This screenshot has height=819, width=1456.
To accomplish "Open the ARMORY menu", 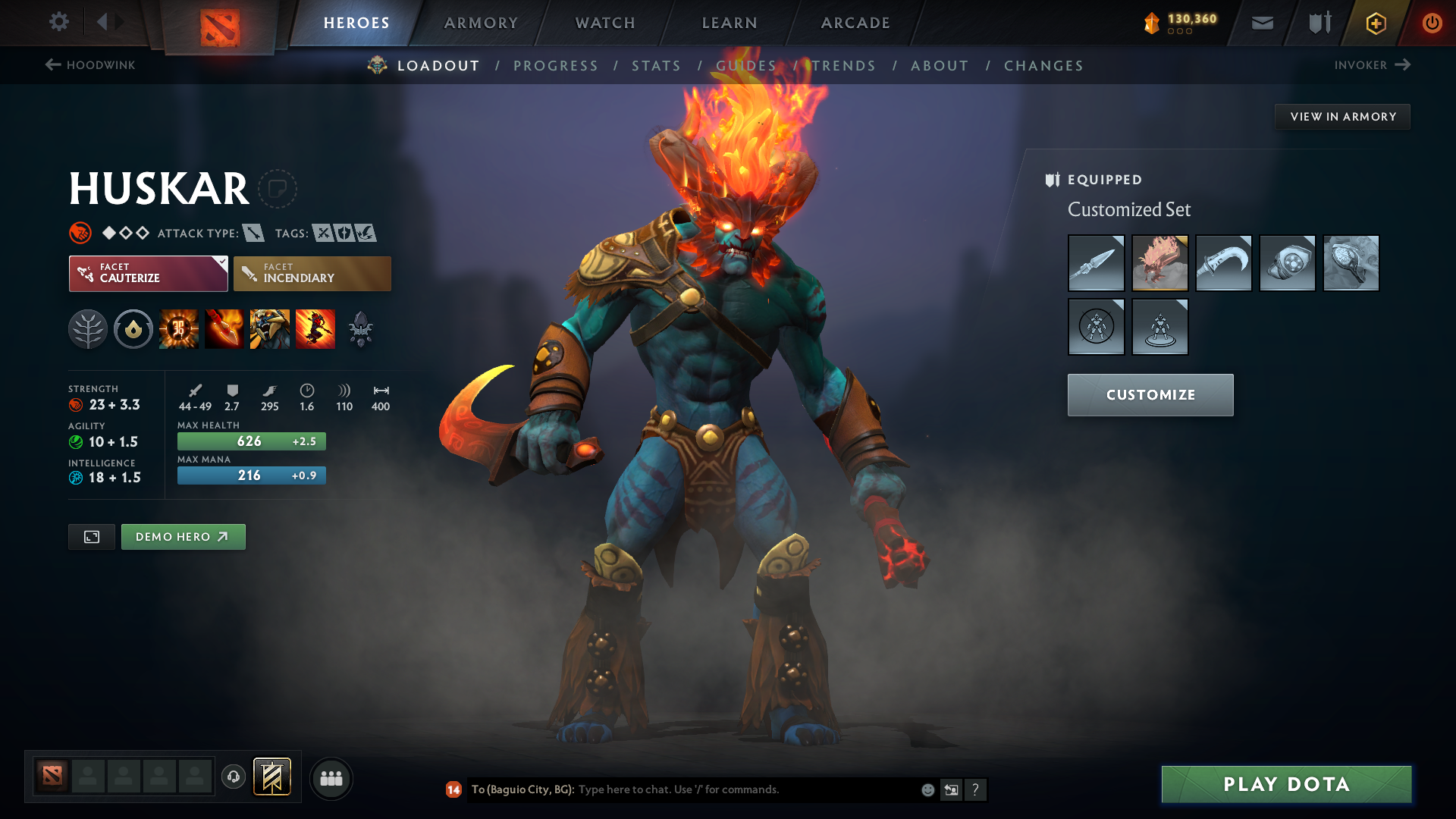I will coord(481,23).
